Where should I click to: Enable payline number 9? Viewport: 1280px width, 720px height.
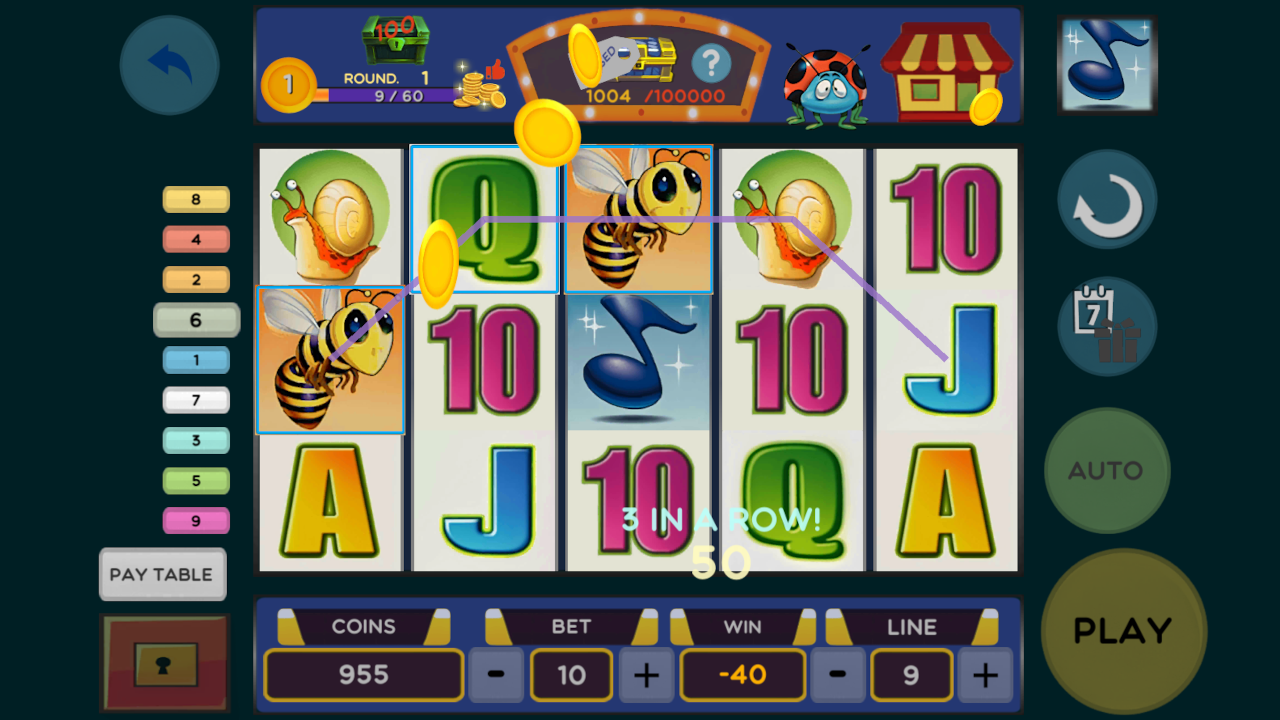pos(196,520)
